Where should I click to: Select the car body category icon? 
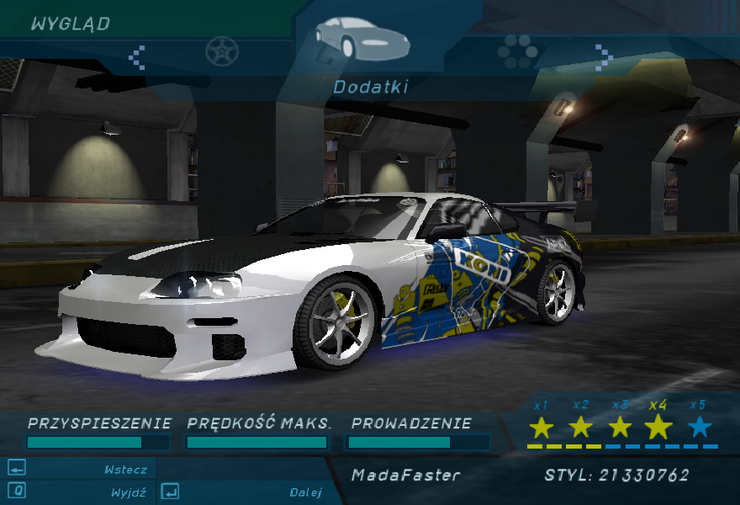362,40
